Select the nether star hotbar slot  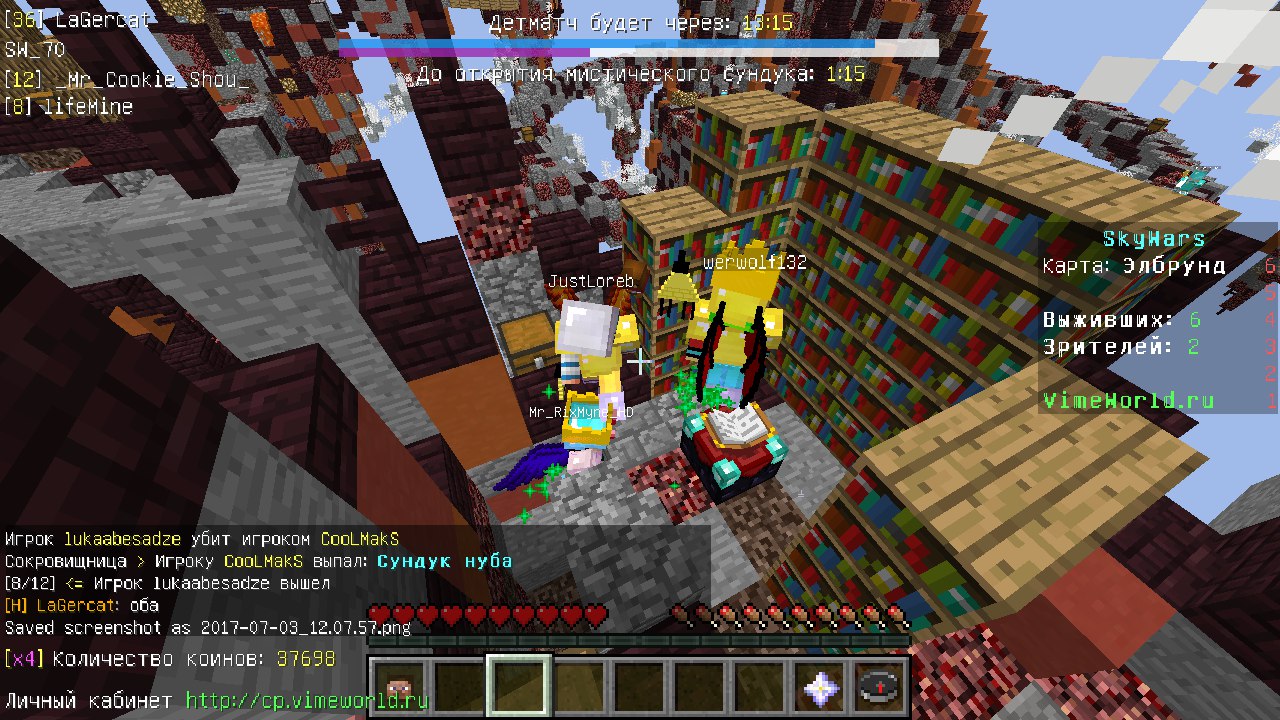point(820,687)
